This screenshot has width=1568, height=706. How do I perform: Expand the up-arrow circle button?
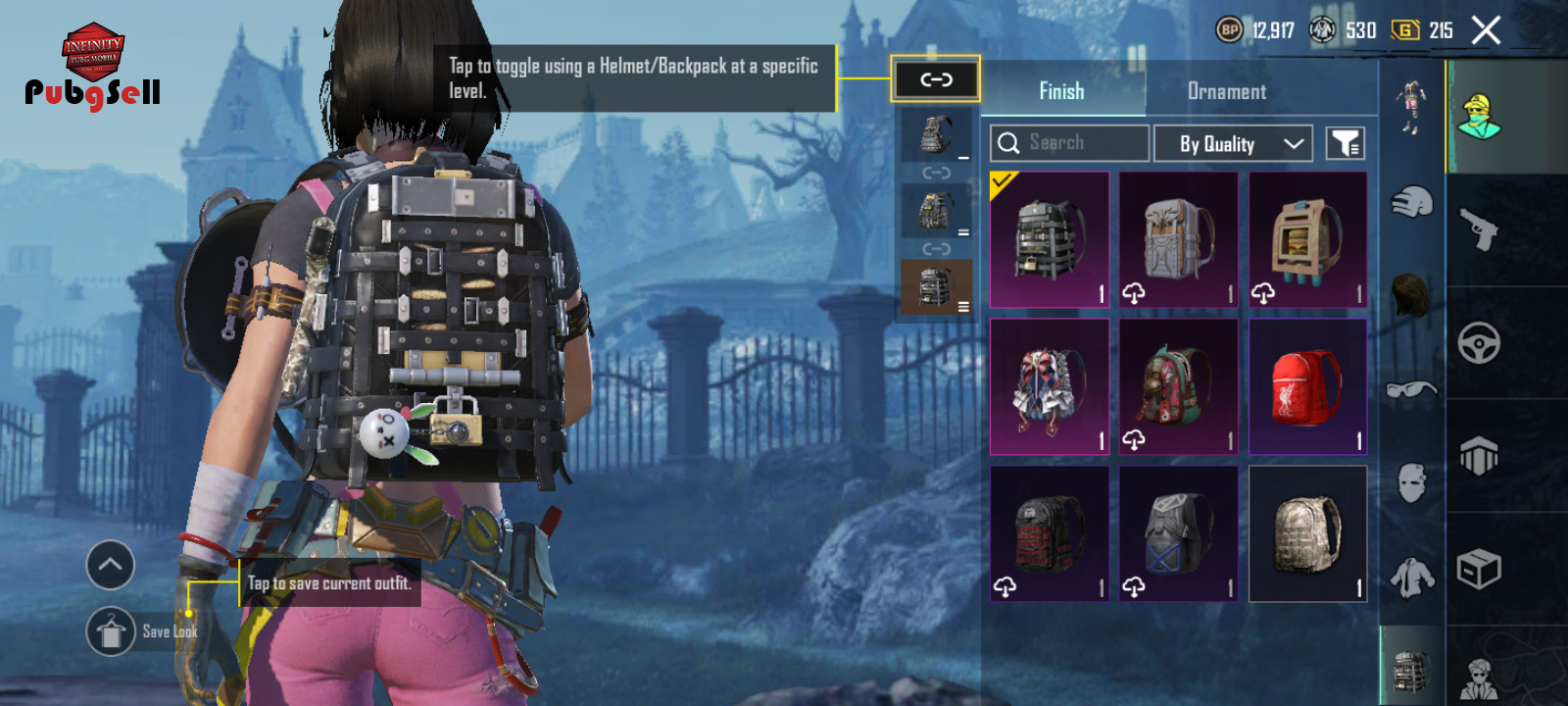[x=111, y=565]
